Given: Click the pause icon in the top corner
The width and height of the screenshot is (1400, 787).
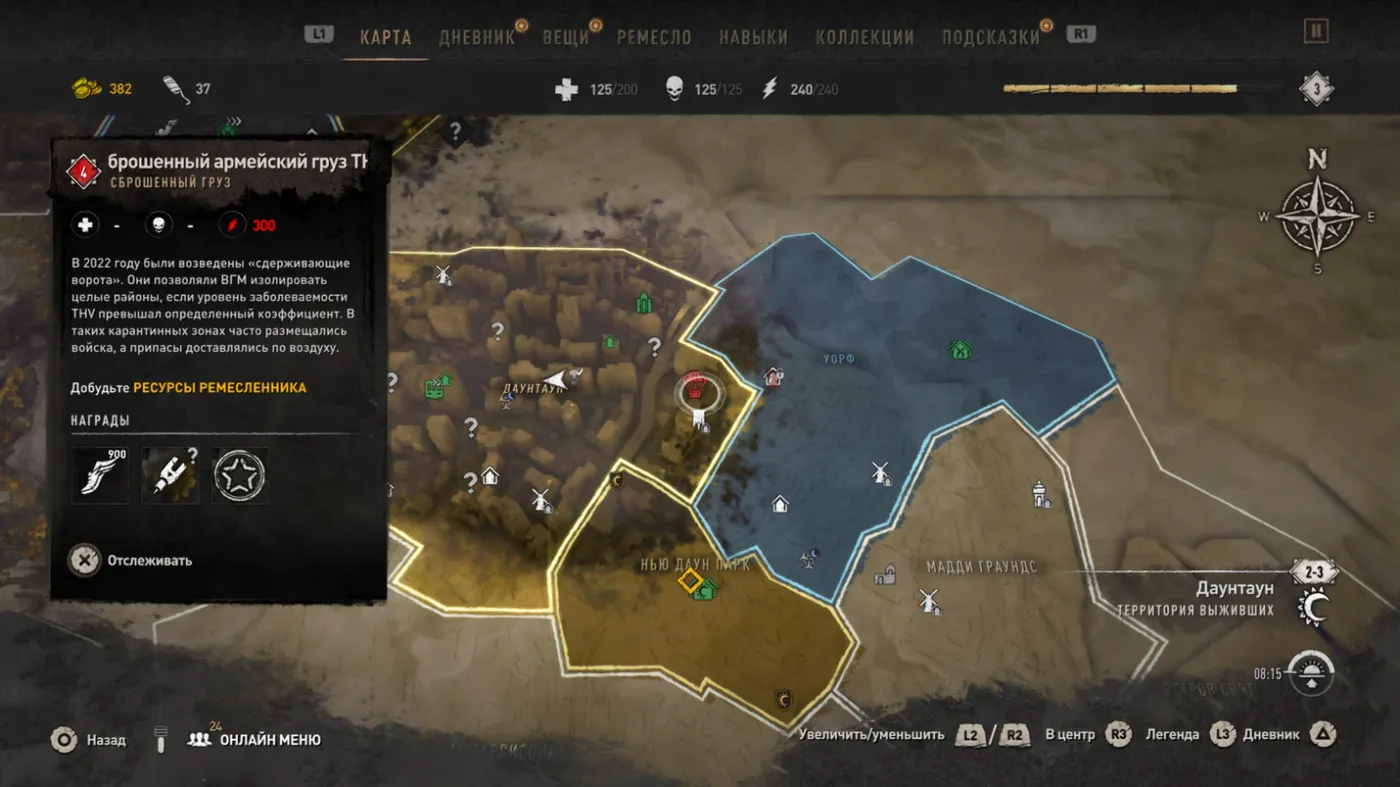Looking at the screenshot, I should pyautogui.click(x=1316, y=31).
